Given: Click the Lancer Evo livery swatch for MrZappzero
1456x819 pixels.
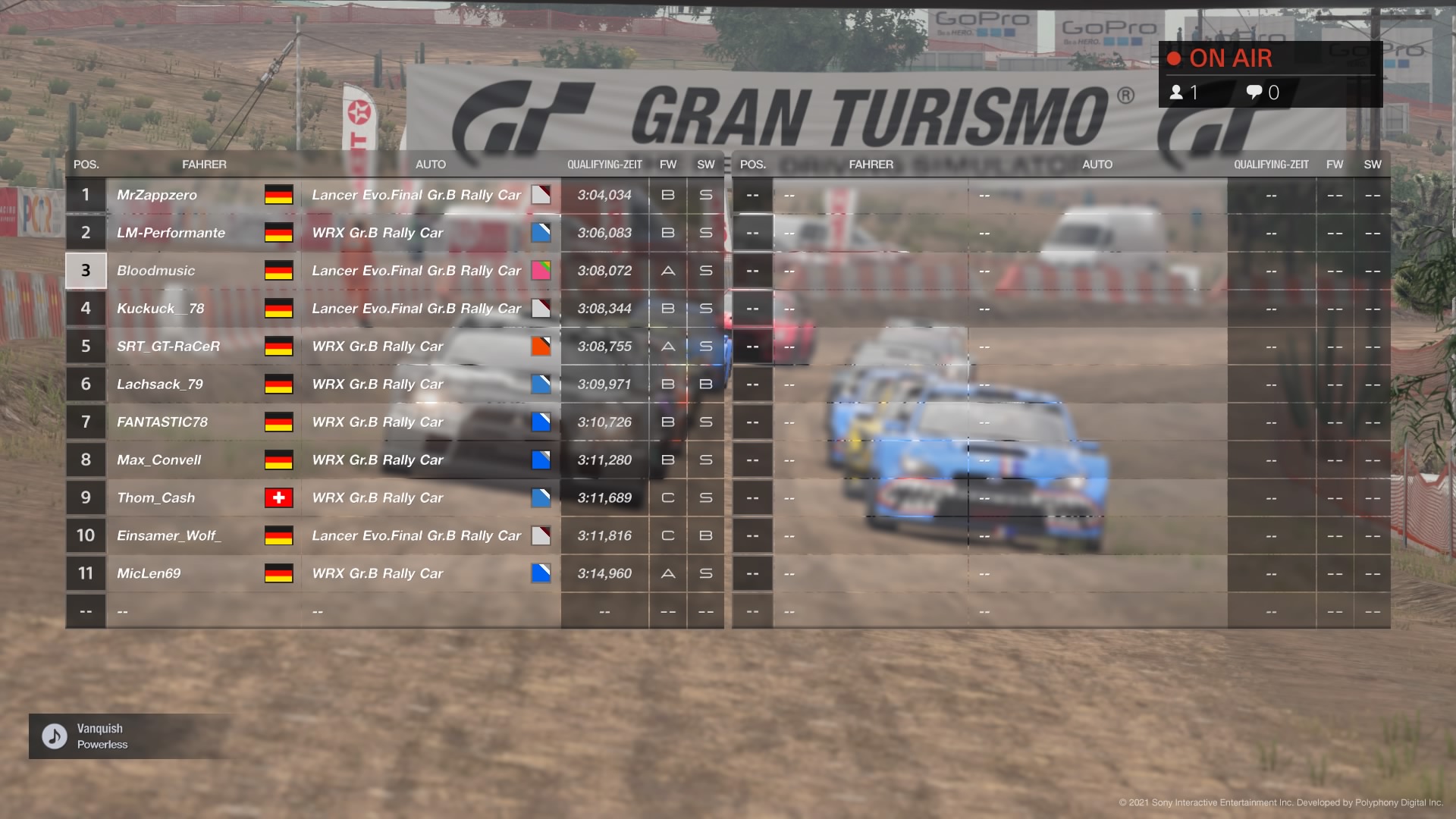Looking at the screenshot, I should pos(541,195).
